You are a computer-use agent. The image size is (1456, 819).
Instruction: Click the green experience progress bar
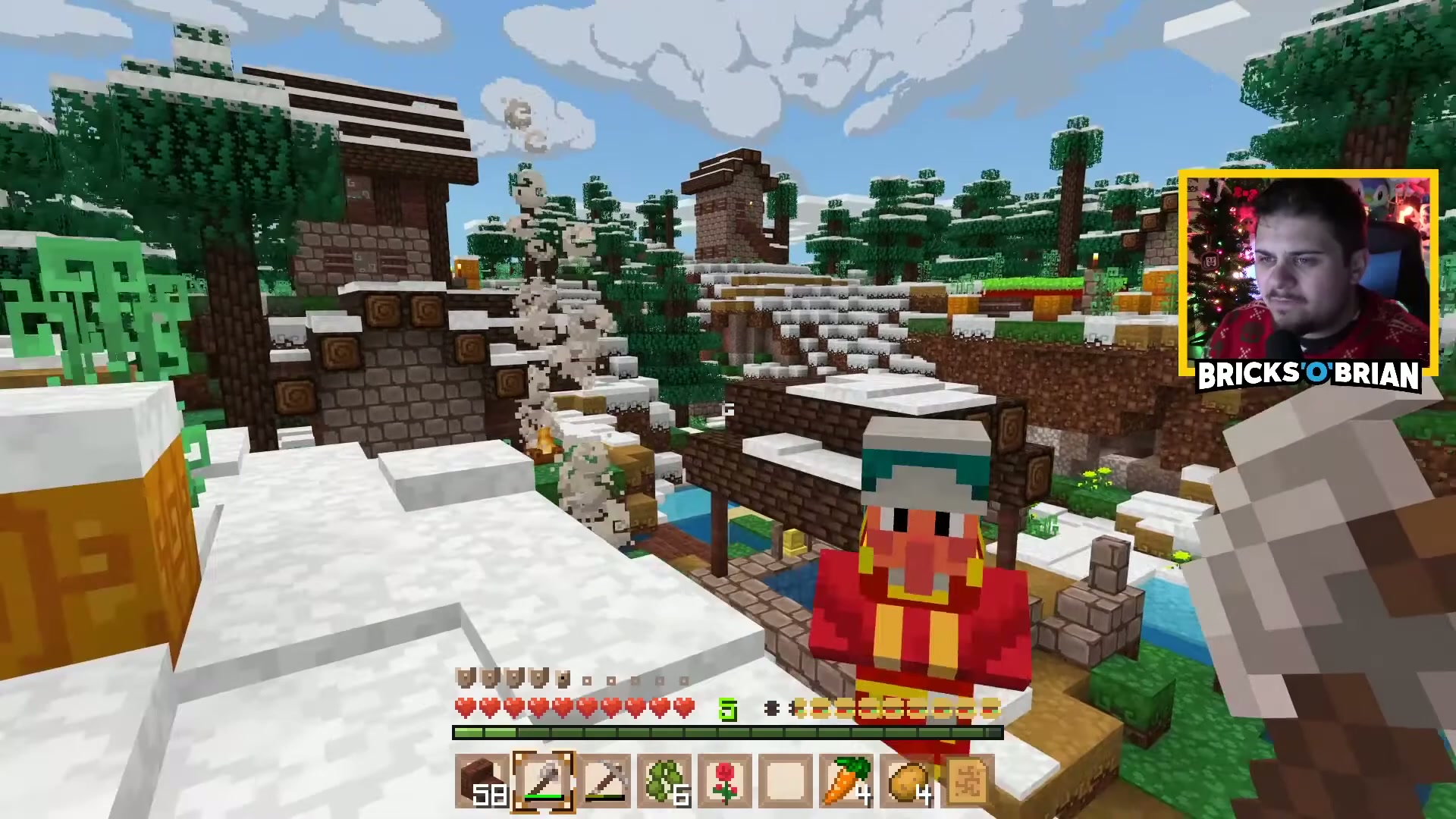(x=728, y=732)
